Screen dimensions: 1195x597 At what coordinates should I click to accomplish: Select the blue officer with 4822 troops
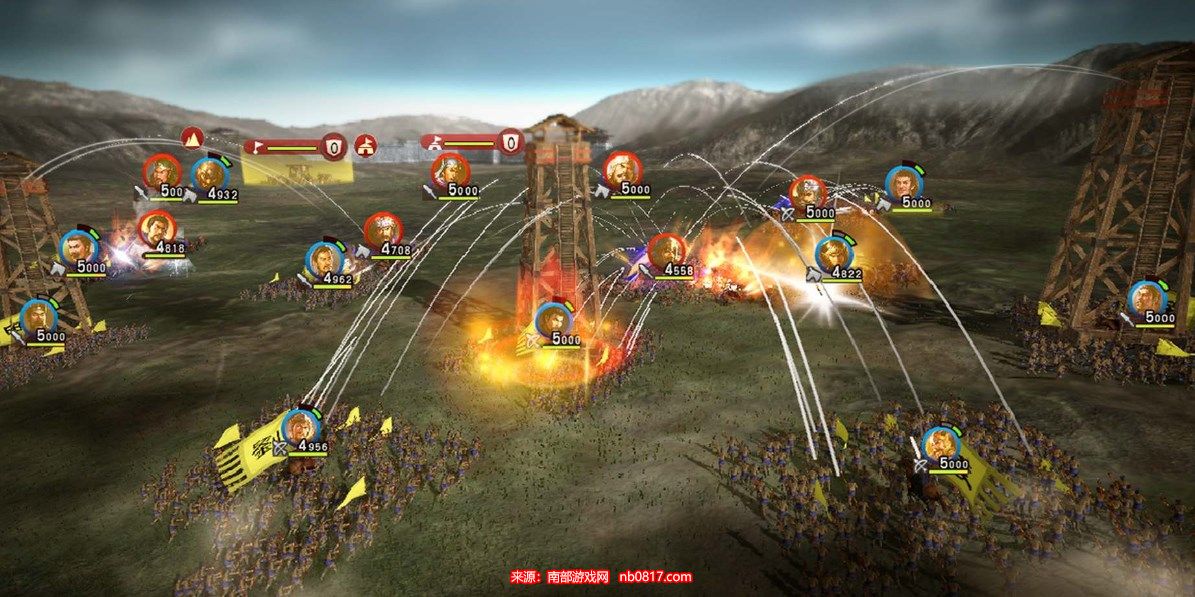[x=833, y=254]
